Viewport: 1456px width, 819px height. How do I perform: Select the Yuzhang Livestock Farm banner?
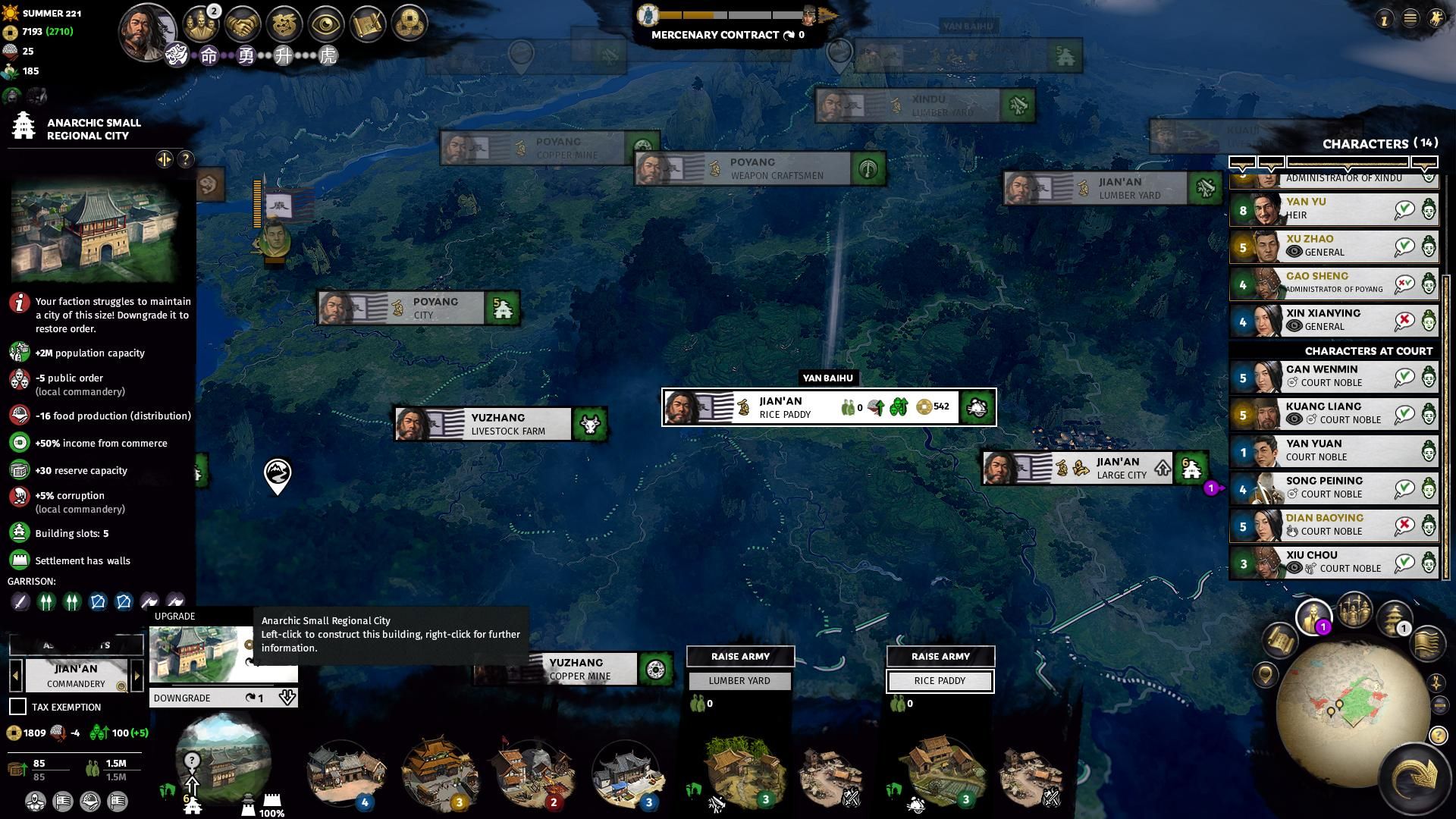tap(500, 424)
